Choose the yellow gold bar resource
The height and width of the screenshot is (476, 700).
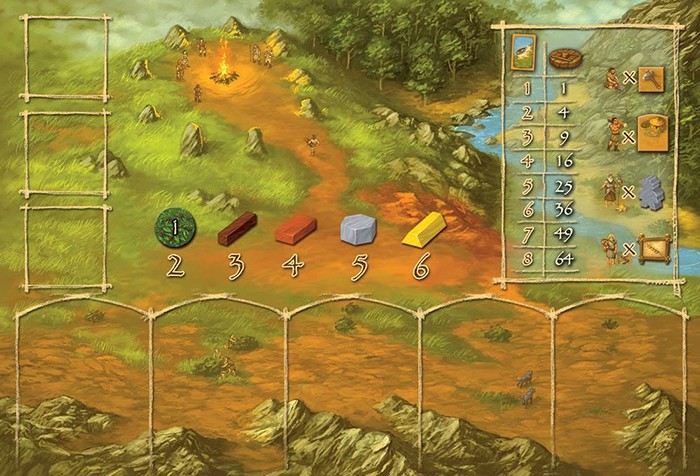click(x=422, y=229)
